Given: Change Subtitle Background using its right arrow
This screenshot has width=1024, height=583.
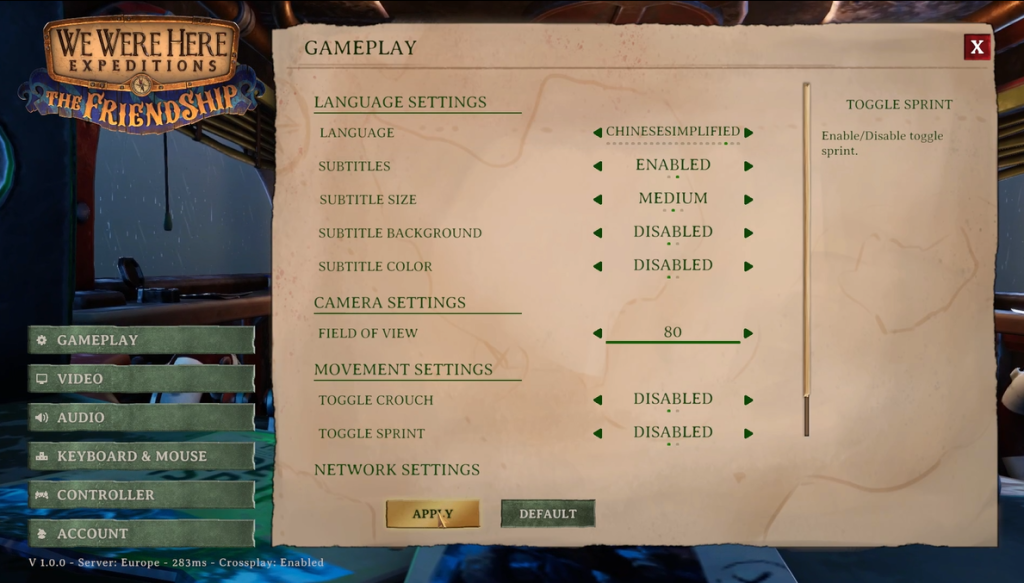Looking at the screenshot, I should click(749, 233).
